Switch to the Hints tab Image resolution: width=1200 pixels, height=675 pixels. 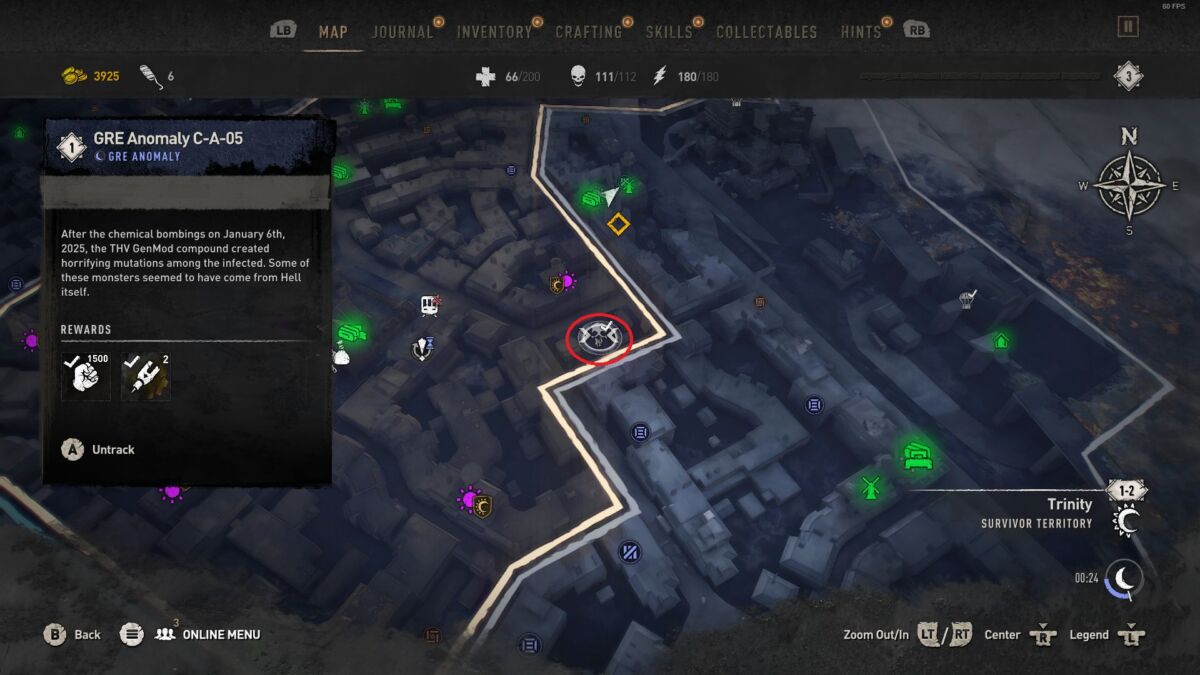coord(860,32)
